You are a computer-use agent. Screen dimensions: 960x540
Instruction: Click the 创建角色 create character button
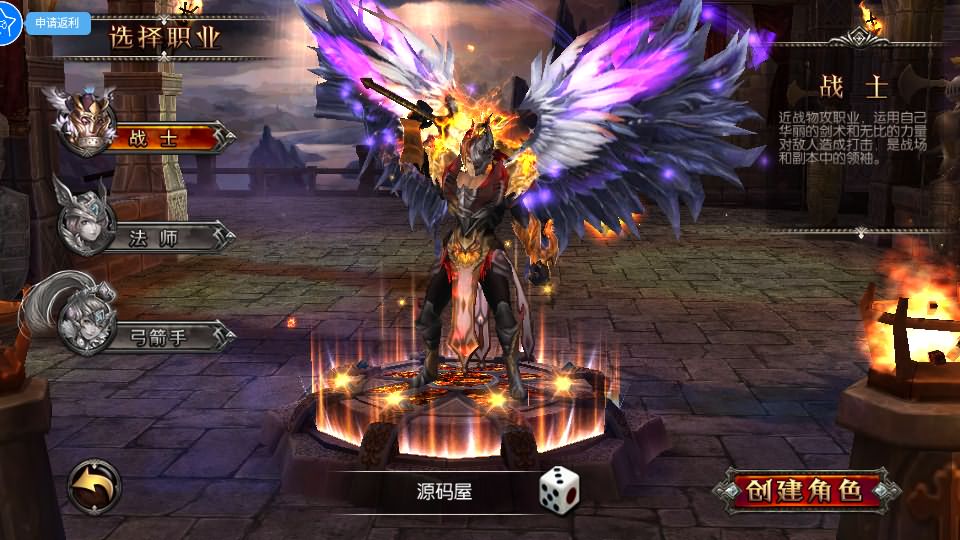[806, 490]
